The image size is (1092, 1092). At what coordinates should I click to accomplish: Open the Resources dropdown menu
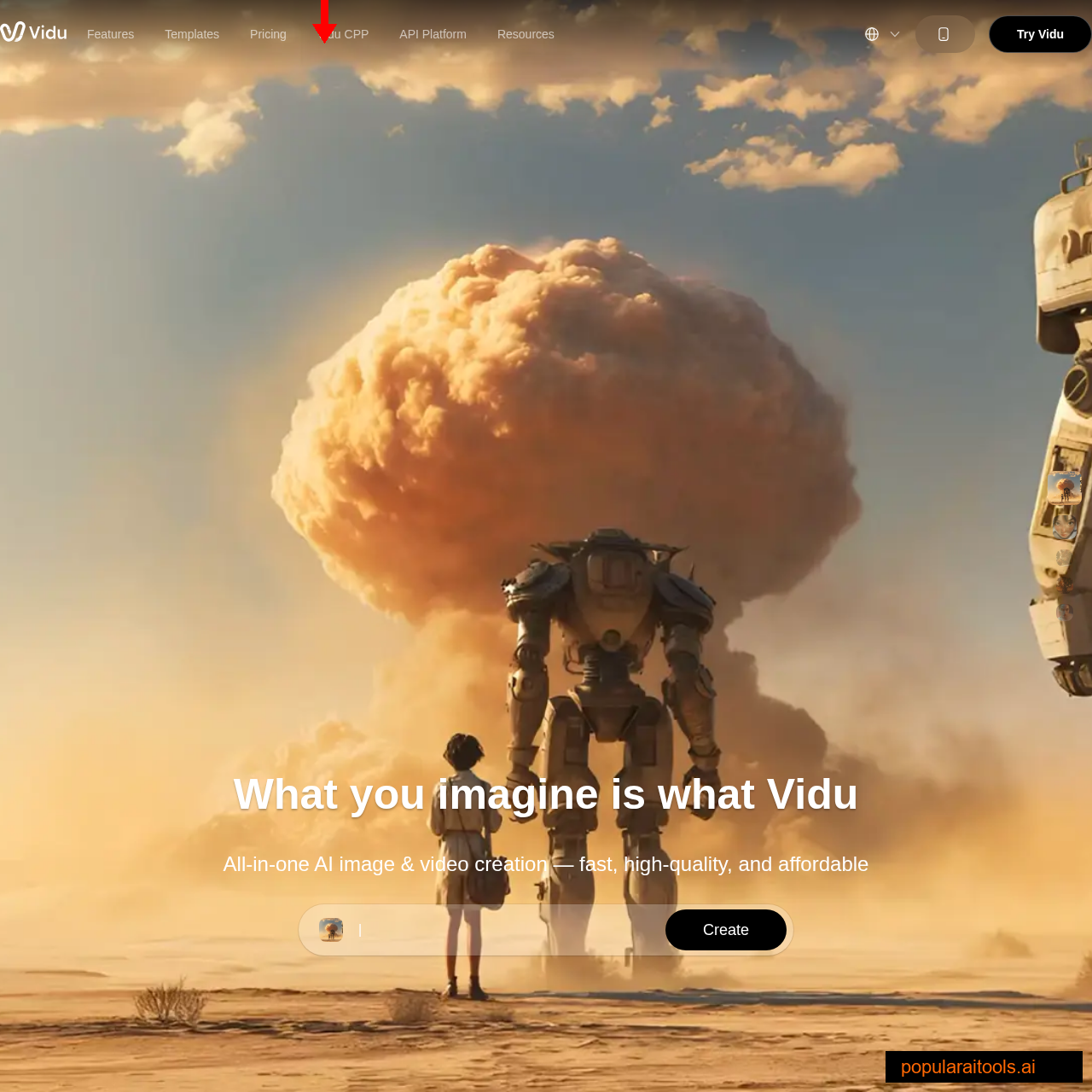tap(526, 34)
